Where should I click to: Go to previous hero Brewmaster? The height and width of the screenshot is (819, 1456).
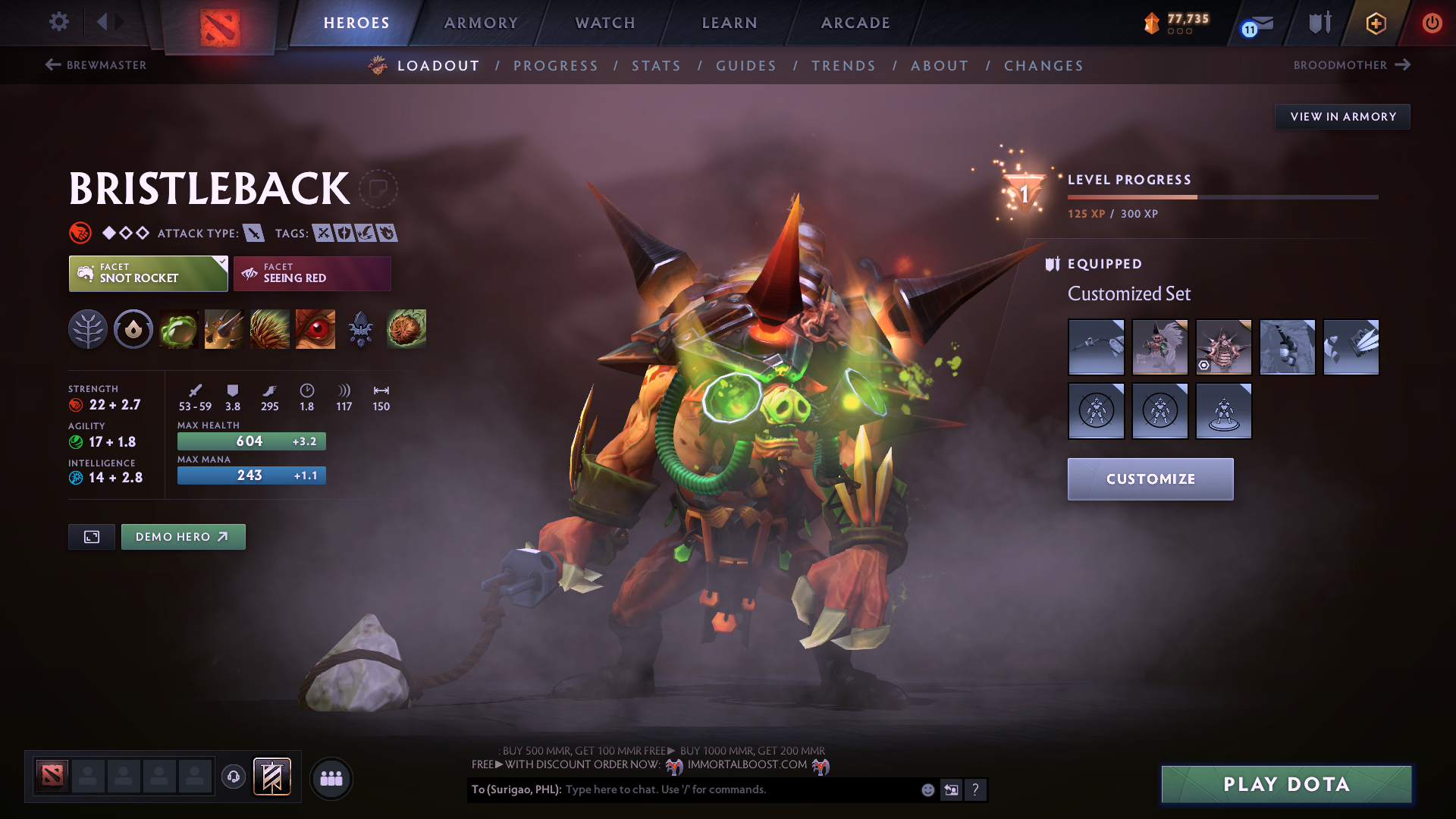[x=96, y=65]
